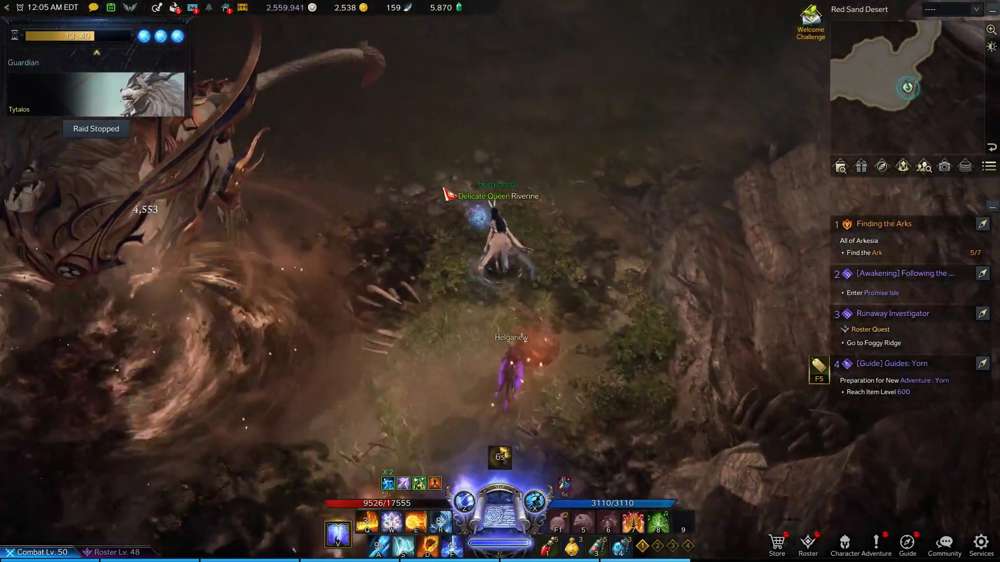Open the chat speech bubble icon
Viewport: 1000px width, 562px height.
(94, 7)
